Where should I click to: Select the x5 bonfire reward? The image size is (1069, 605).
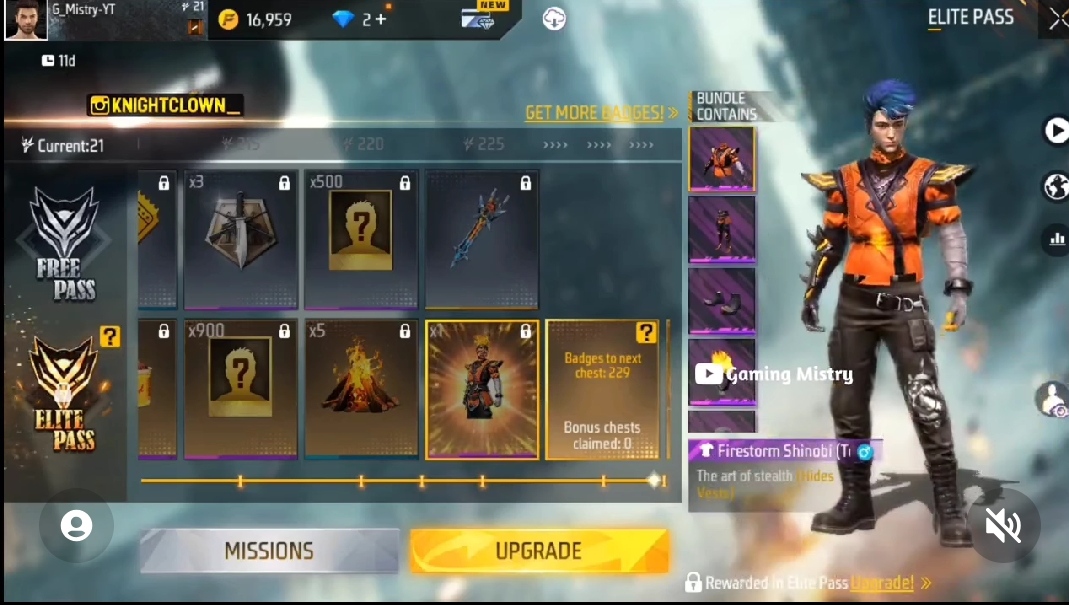pyautogui.click(x=361, y=389)
